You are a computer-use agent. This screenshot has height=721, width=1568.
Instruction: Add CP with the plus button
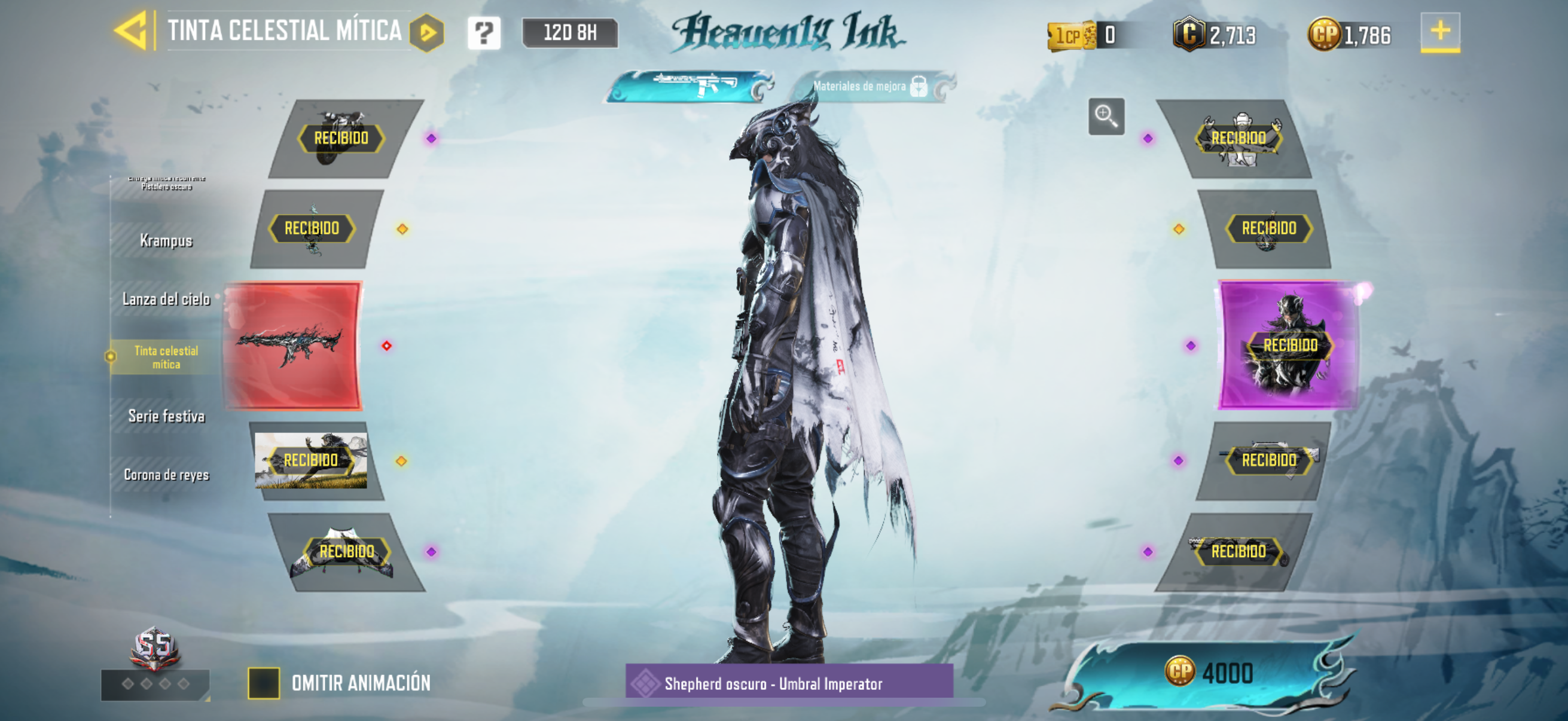(x=1439, y=32)
